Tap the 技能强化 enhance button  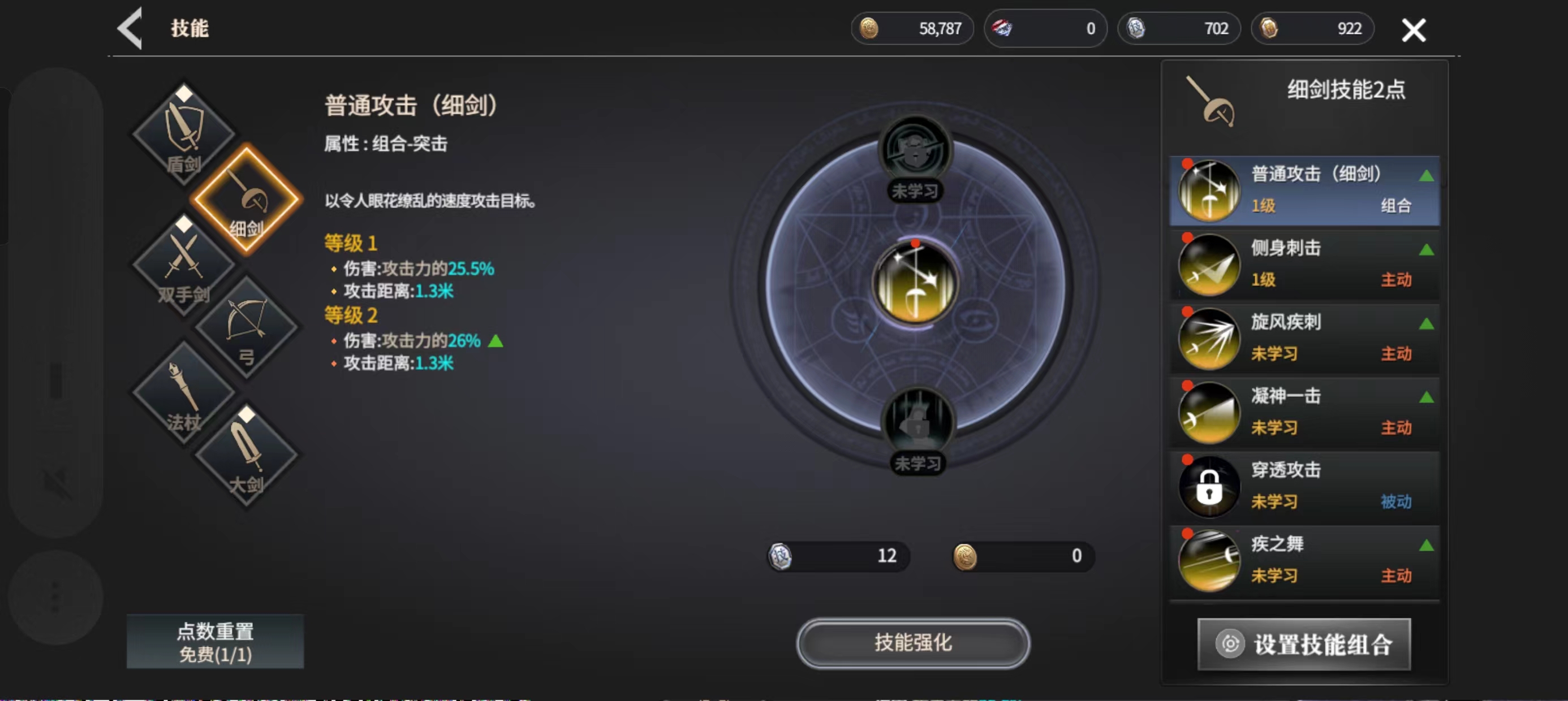(x=912, y=643)
